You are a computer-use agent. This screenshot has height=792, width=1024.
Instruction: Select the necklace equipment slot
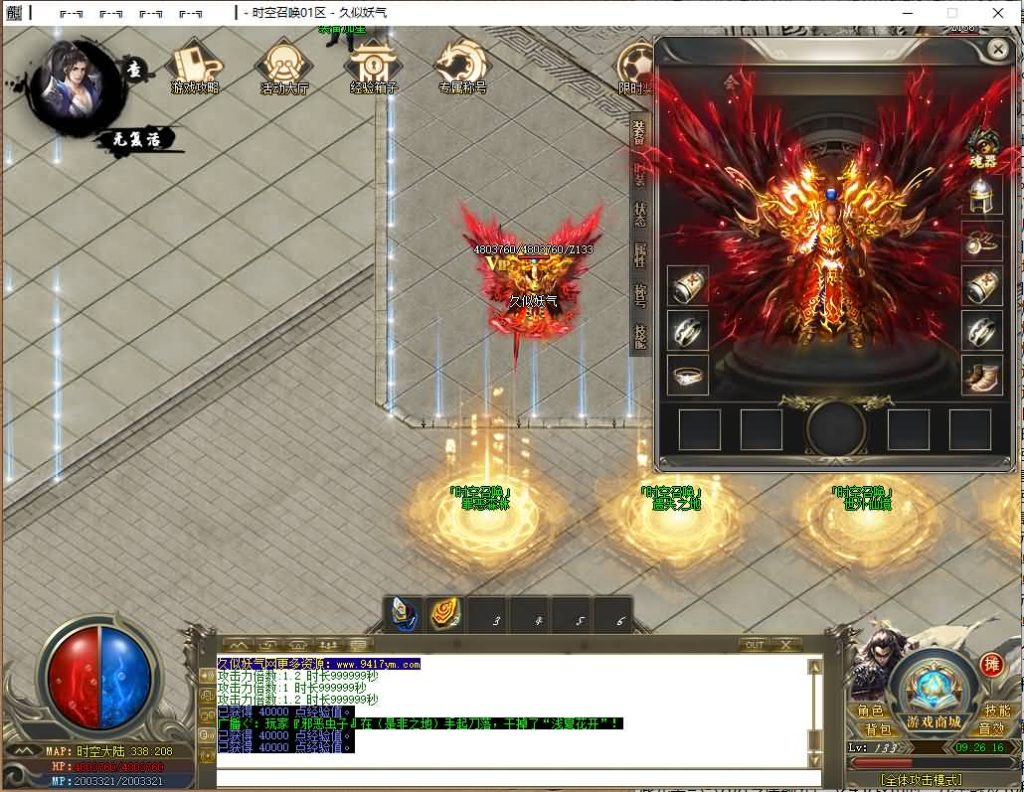click(982, 240)
